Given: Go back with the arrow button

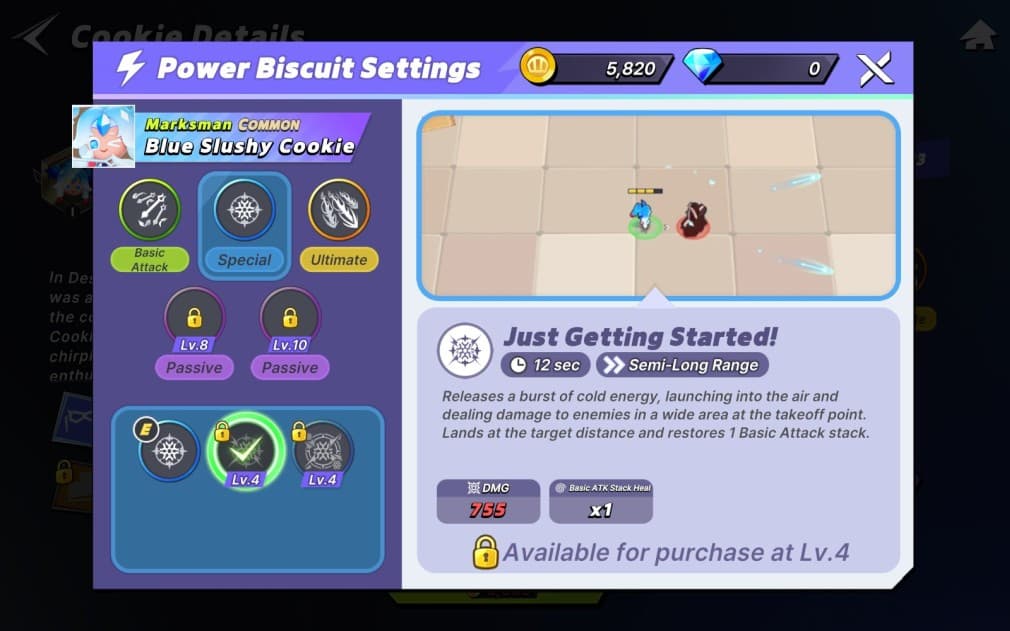Looking at the screenshot, I should tap(35, 35).
